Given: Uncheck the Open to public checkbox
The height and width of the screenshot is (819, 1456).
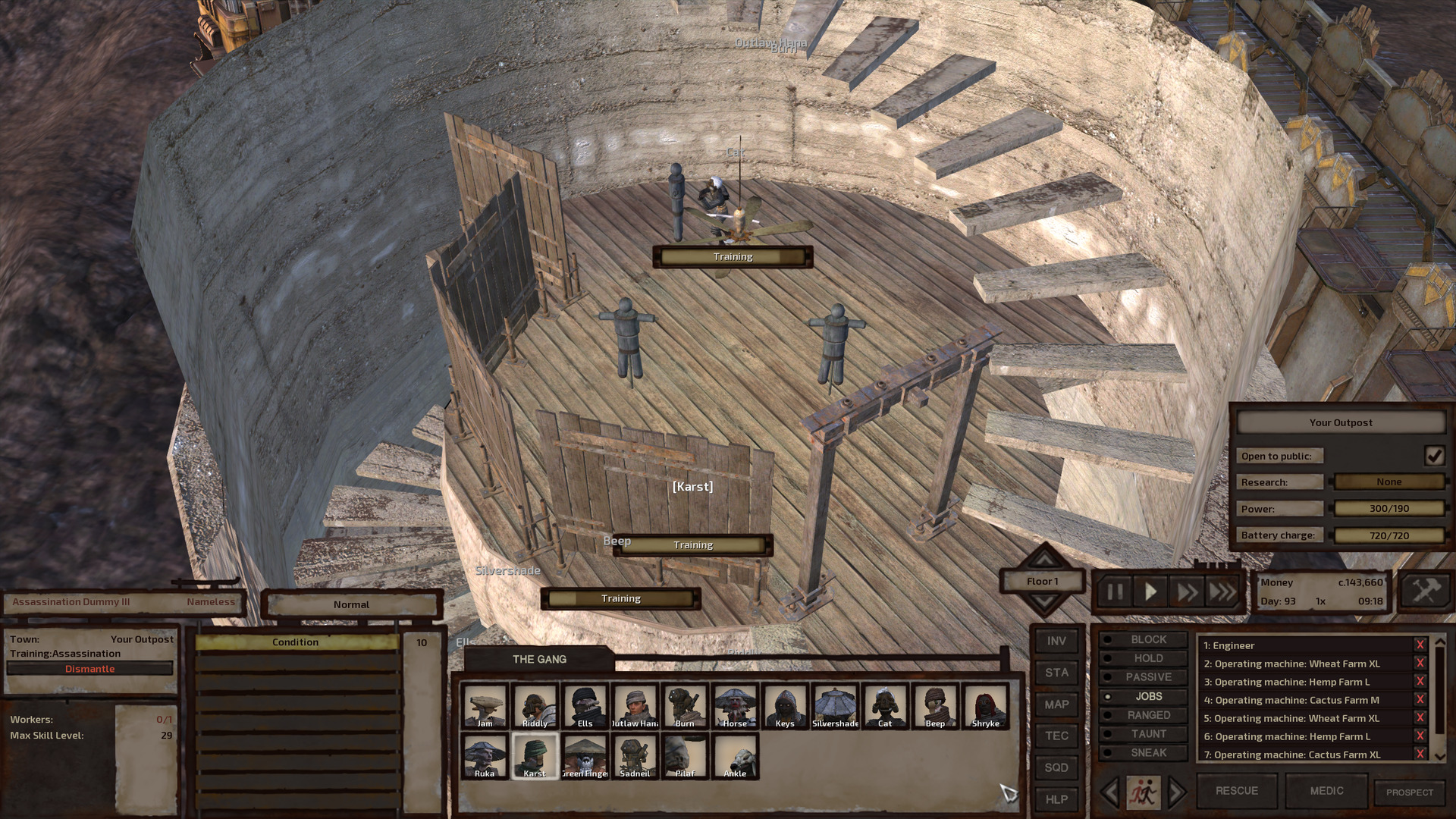Looking at the screenshot, I should pos(1436,455).
